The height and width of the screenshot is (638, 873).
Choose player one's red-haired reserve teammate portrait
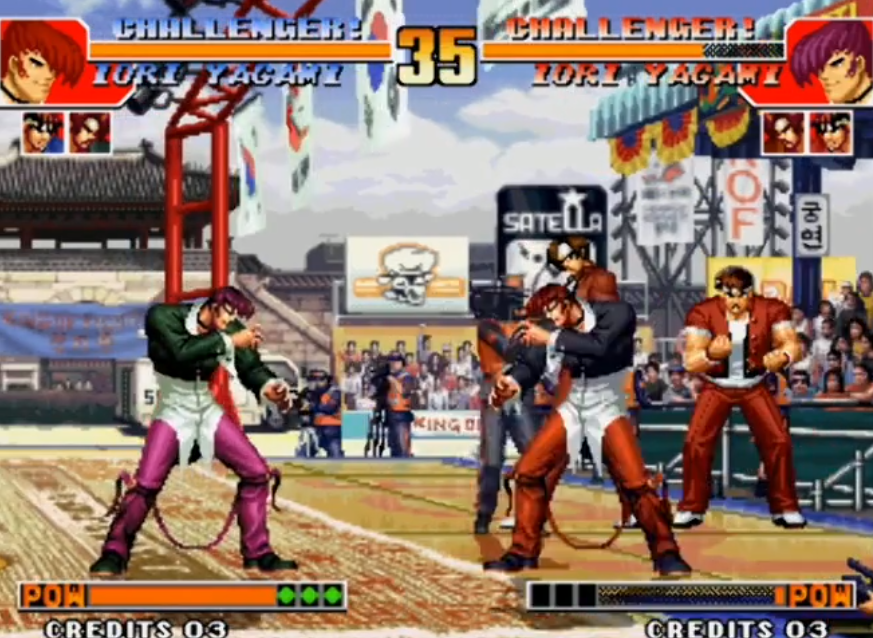click(90, 133)
